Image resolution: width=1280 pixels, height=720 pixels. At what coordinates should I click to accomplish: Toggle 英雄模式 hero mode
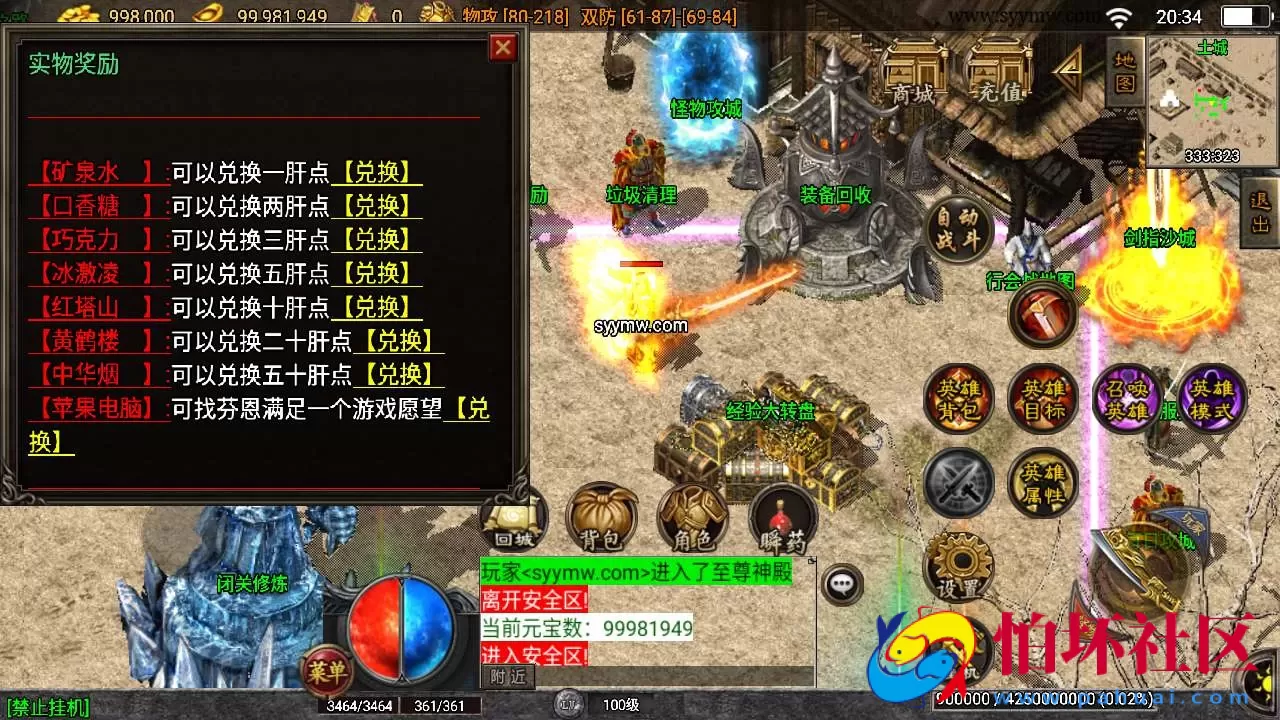pyautogui.click(x=1212, y=399)
